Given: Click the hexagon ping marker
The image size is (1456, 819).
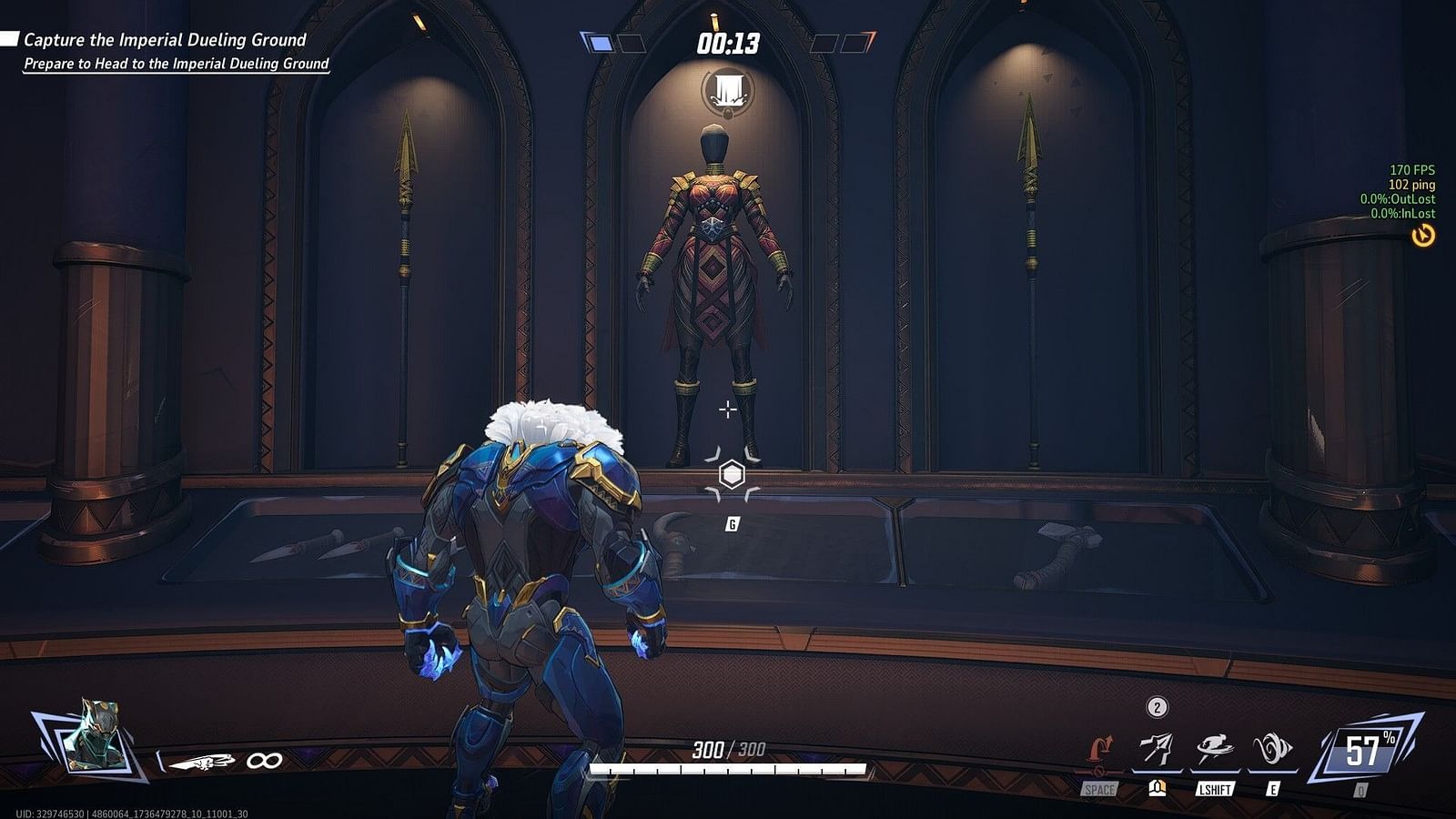Looking at the screenshot, I should [x=732, y=474].
